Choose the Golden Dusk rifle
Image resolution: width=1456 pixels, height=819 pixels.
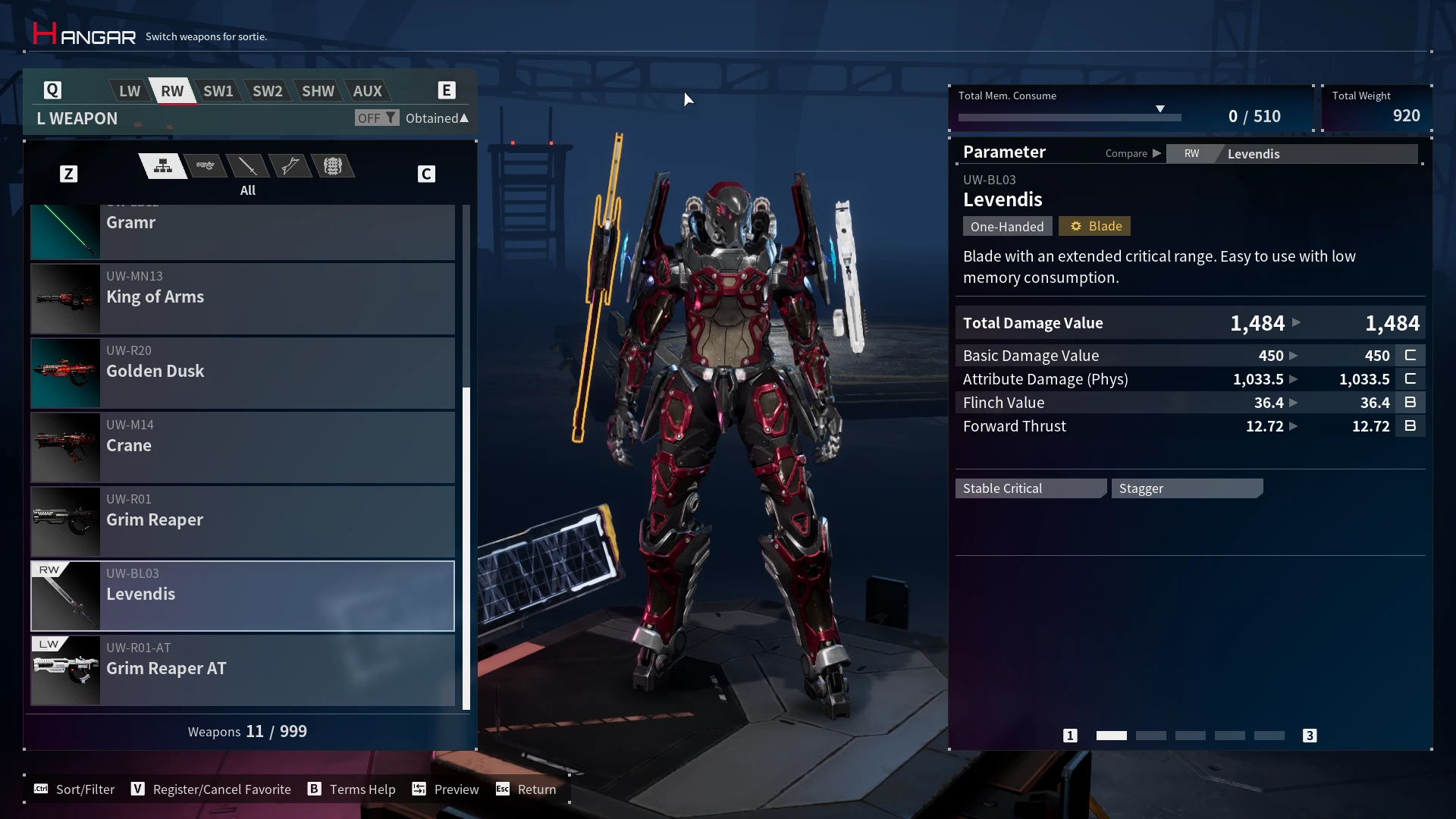click(243, 372)
